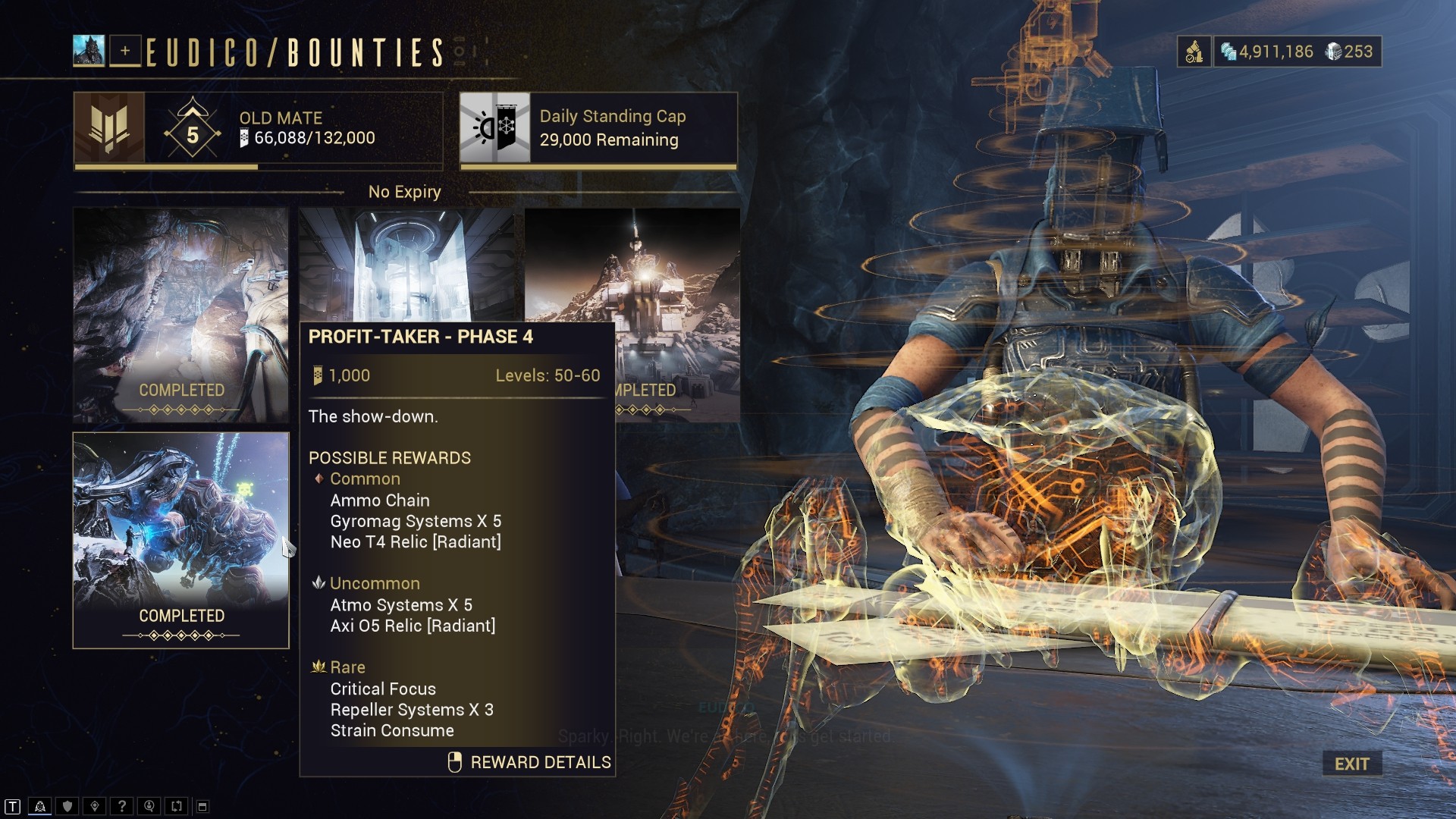Toggle the chat window size button
1456x819 pixels.
tap(202, 806)
